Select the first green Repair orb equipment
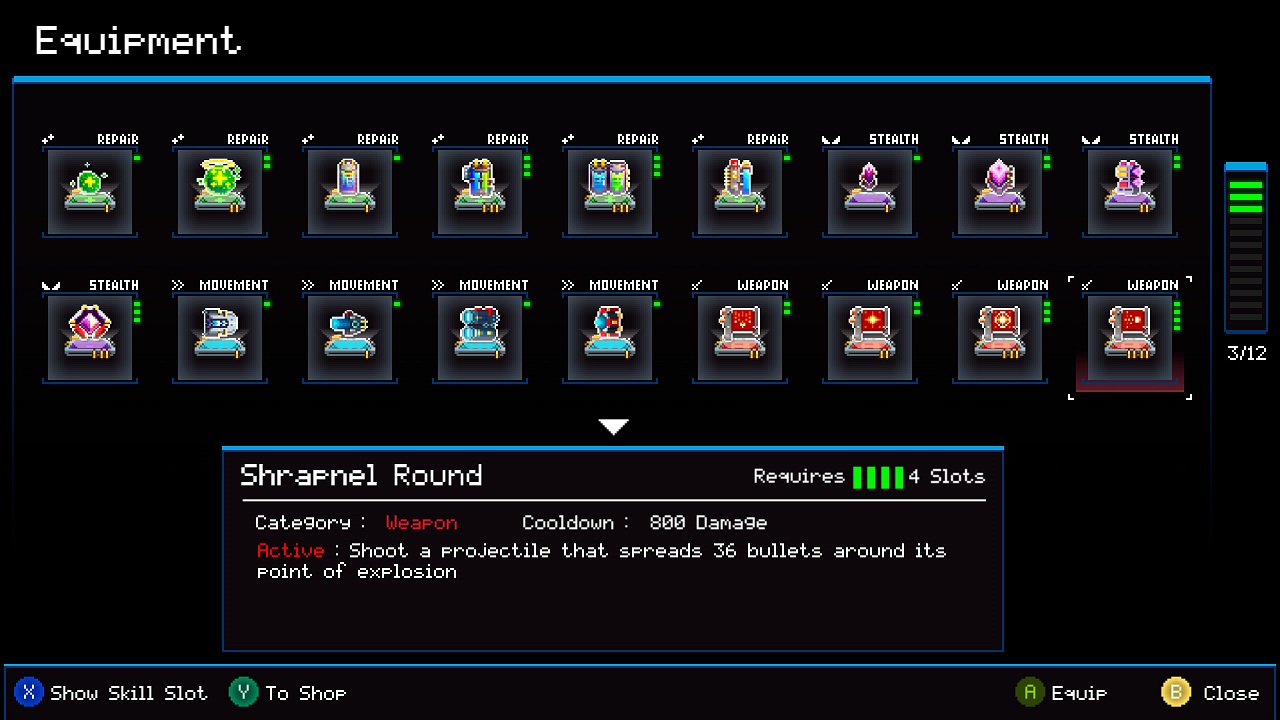This screenshot has height=720, width=1280. (90, 191)
